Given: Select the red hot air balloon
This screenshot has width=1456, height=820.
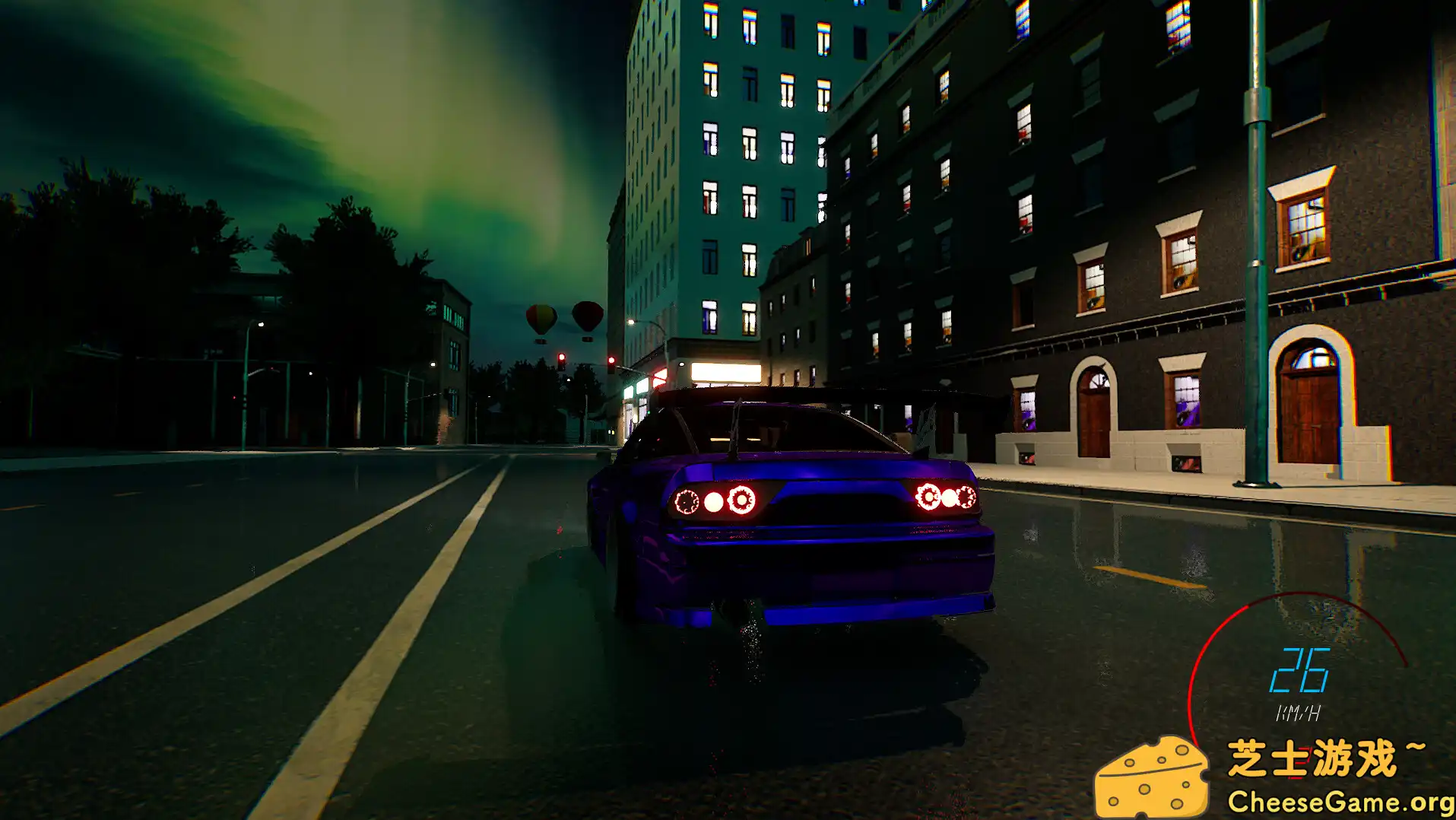Looking at the screenshot, I should [x=588, y=314].
